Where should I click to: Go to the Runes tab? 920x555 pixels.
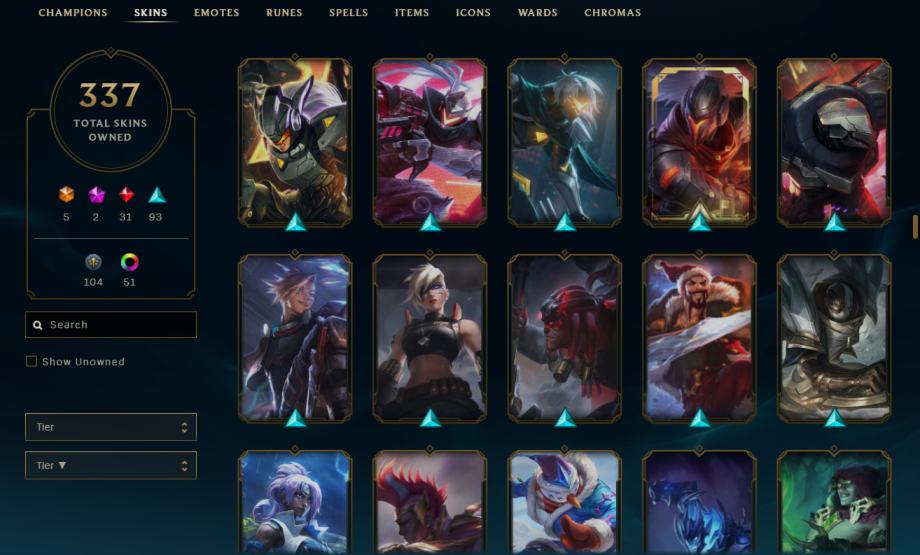(x=284, y=13)
